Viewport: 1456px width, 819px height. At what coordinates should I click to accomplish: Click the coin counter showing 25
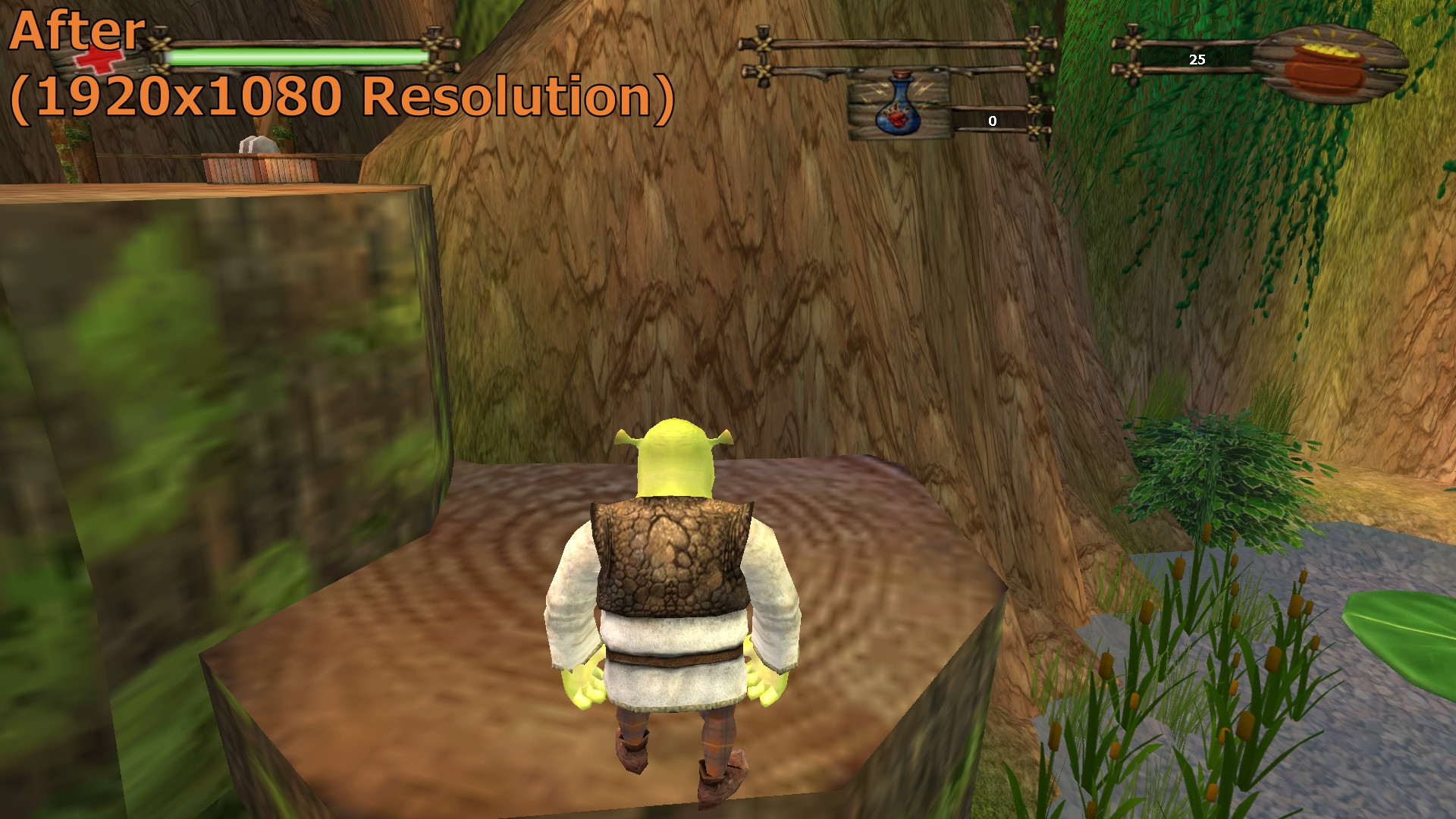coord(1197,60)
